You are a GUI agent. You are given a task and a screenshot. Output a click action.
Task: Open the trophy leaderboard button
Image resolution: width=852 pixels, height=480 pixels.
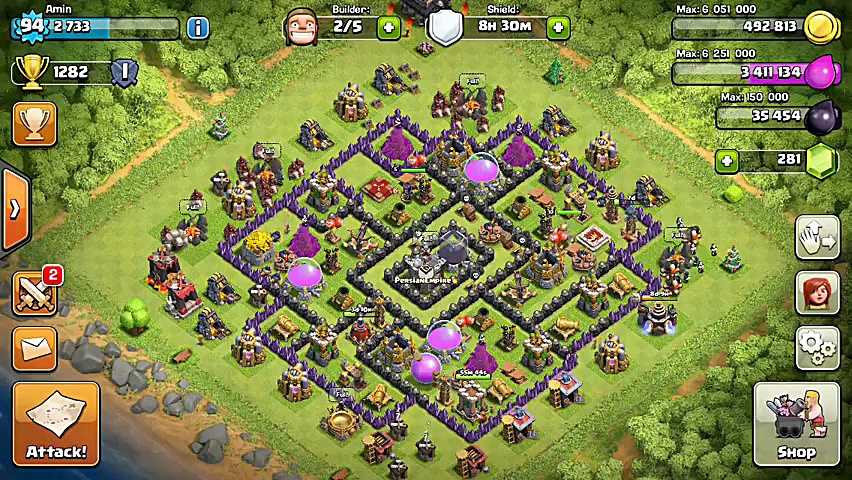[34, 124]
